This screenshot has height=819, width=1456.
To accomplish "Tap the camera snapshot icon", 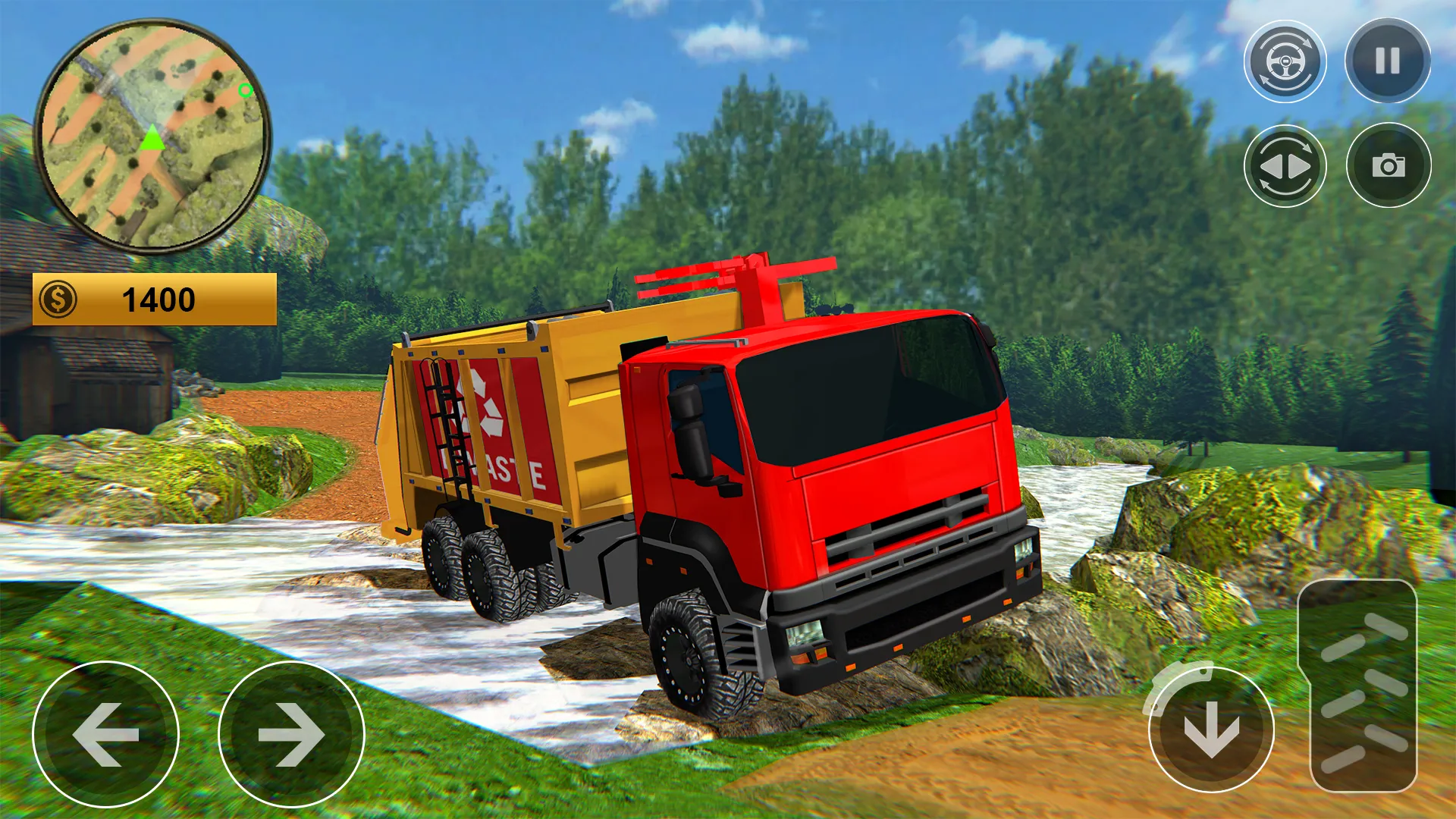I will 1388,166.
